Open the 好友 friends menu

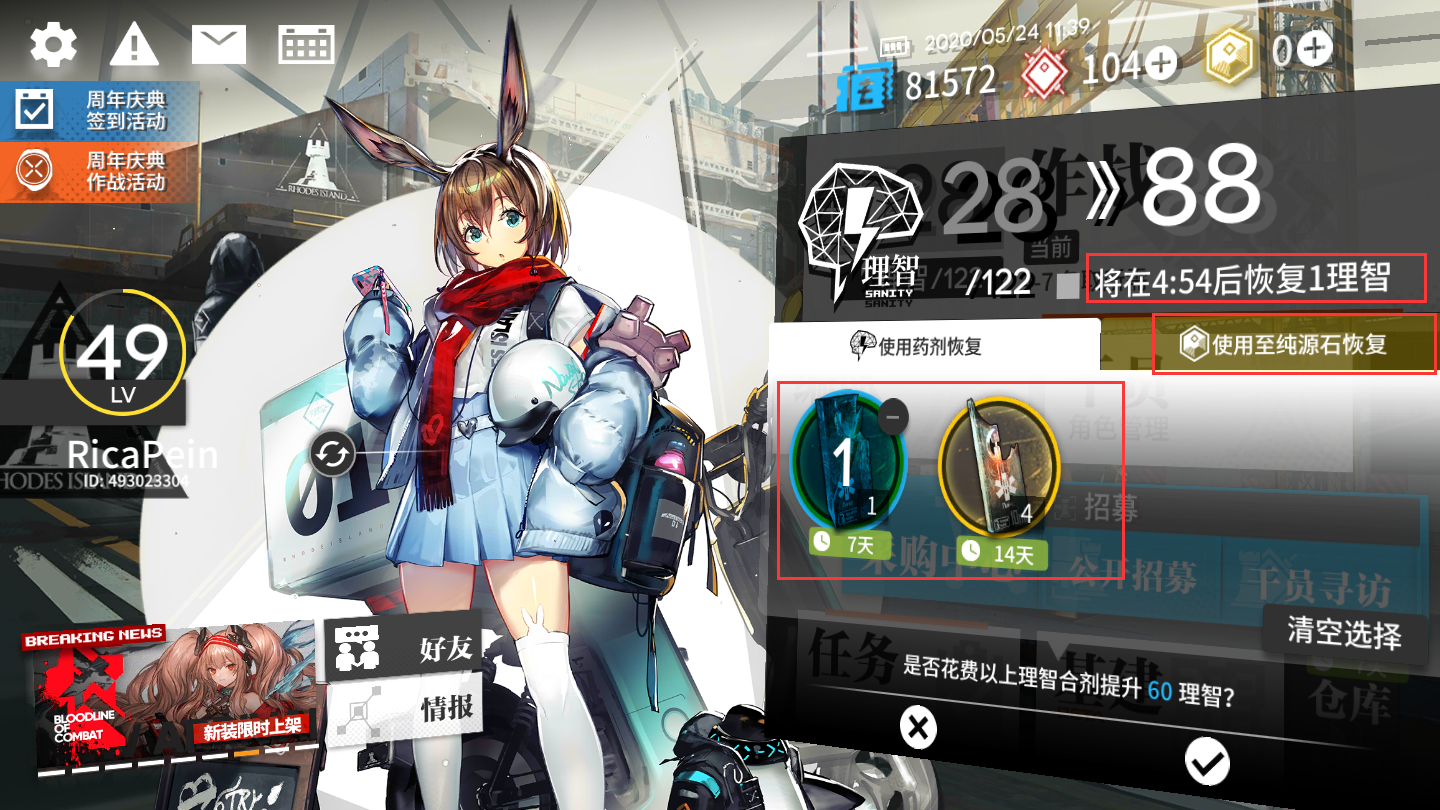click(x=405, y=647)
